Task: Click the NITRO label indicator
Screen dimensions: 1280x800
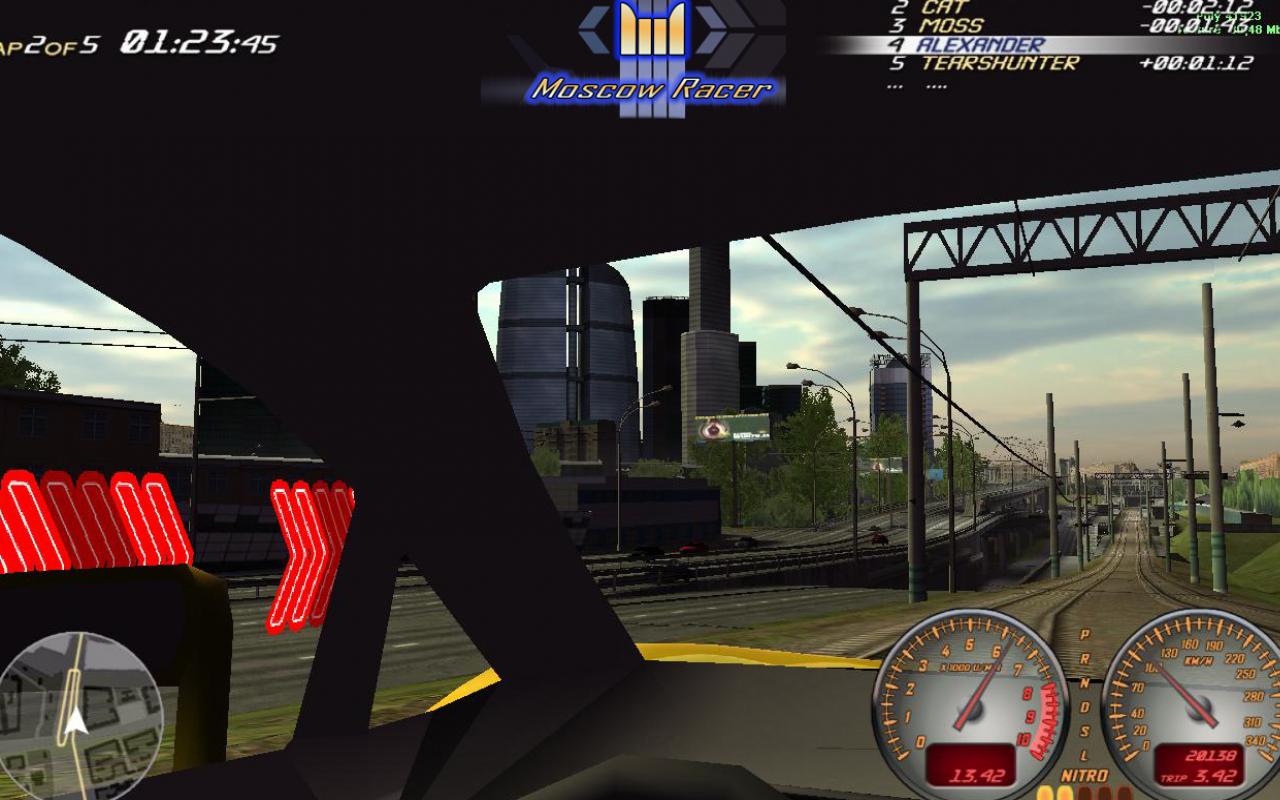Action: (1083, 773)
